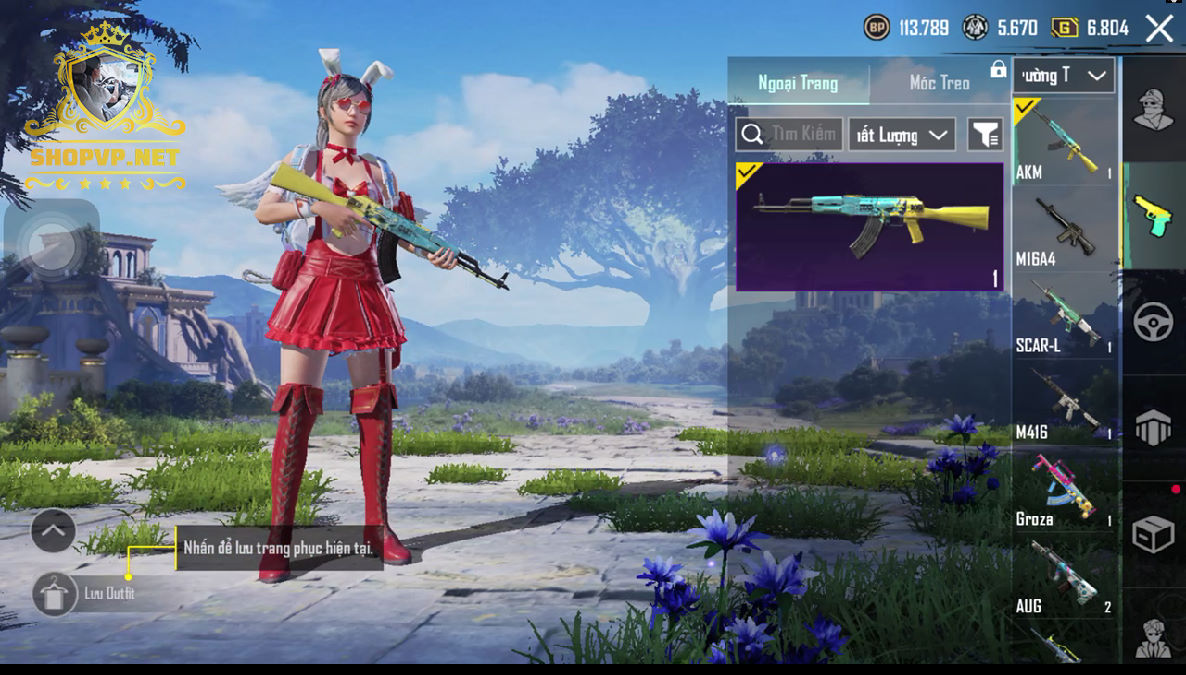Open the Móc Treo tab
The image size is (1186, 675).
pyautogui.click(x=939, y=83)
